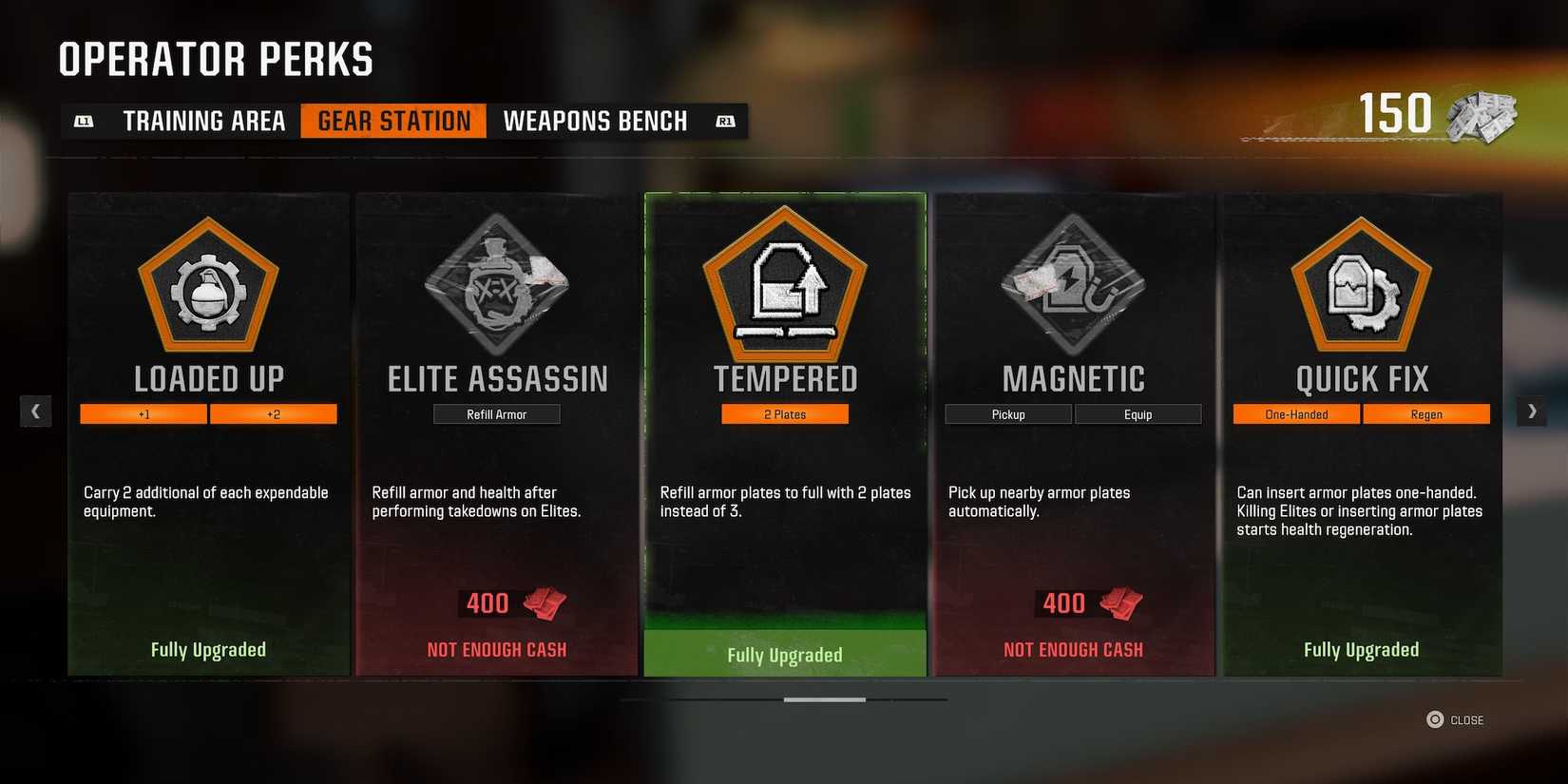
Task: Select the One-Handed label on Quick Fix
Action: 1296,413
